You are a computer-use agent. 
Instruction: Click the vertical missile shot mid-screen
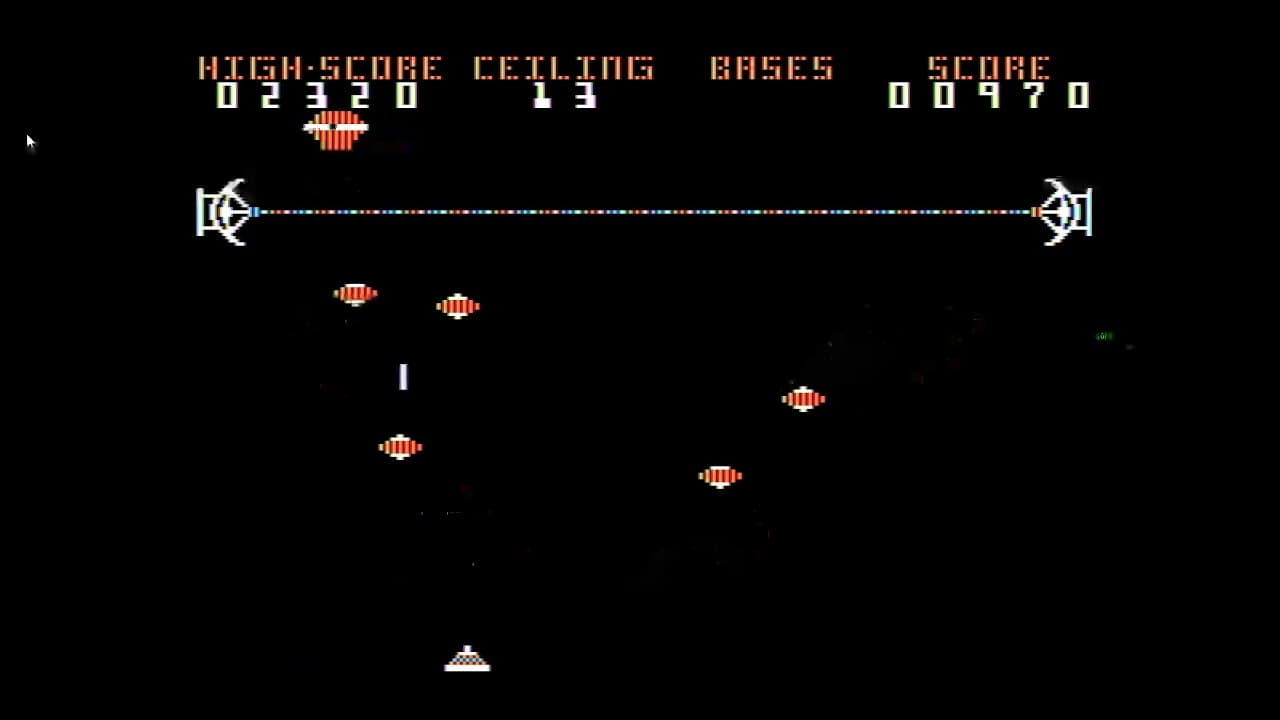[x=403, y=377]
